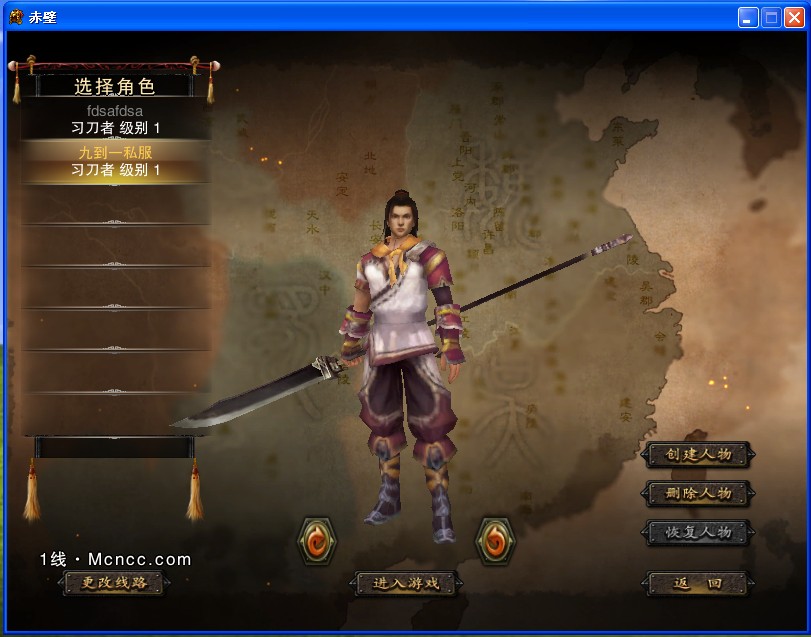The image size is (811, 637).
Task: Select the fdsafdsa character row
Action: tap(115, 120)
